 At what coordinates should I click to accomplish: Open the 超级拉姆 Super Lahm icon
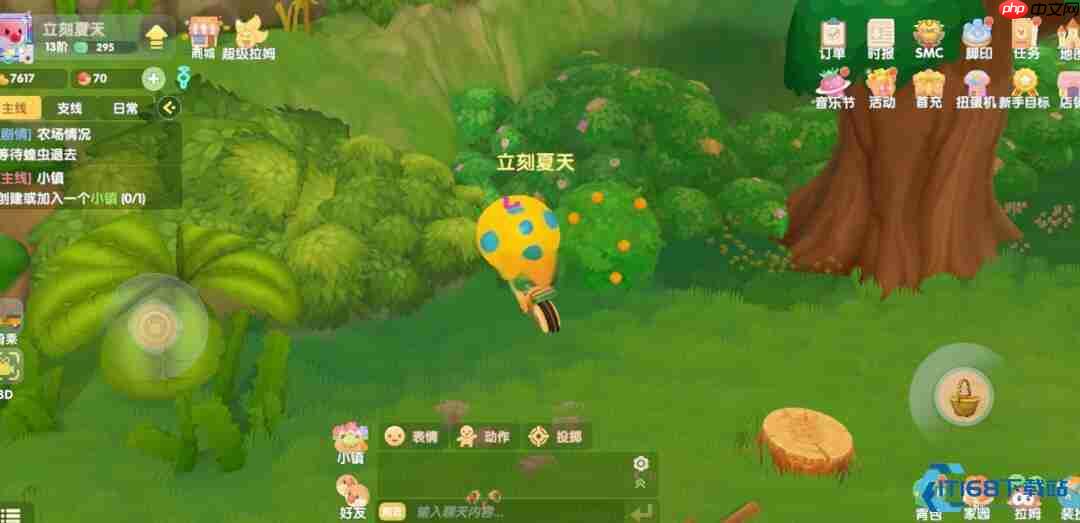pyautogui.click(x=249, y=38)
